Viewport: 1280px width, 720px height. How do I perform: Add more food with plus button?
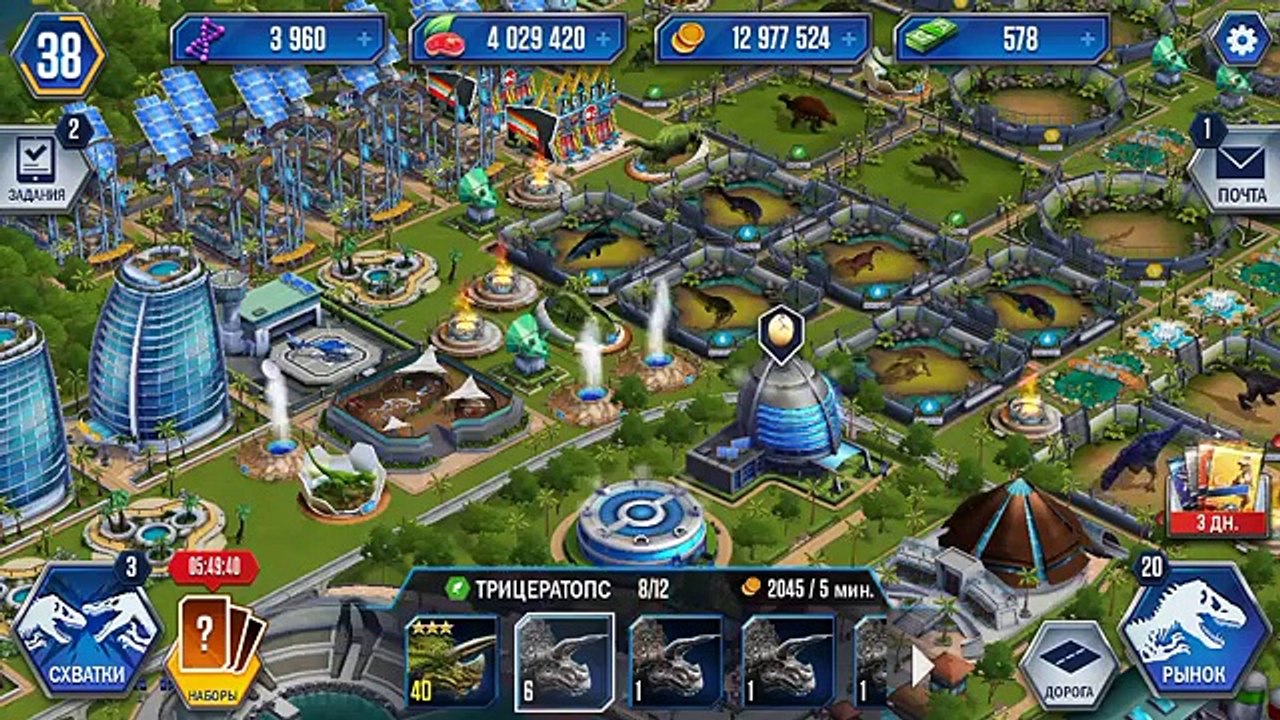[604, 39]
